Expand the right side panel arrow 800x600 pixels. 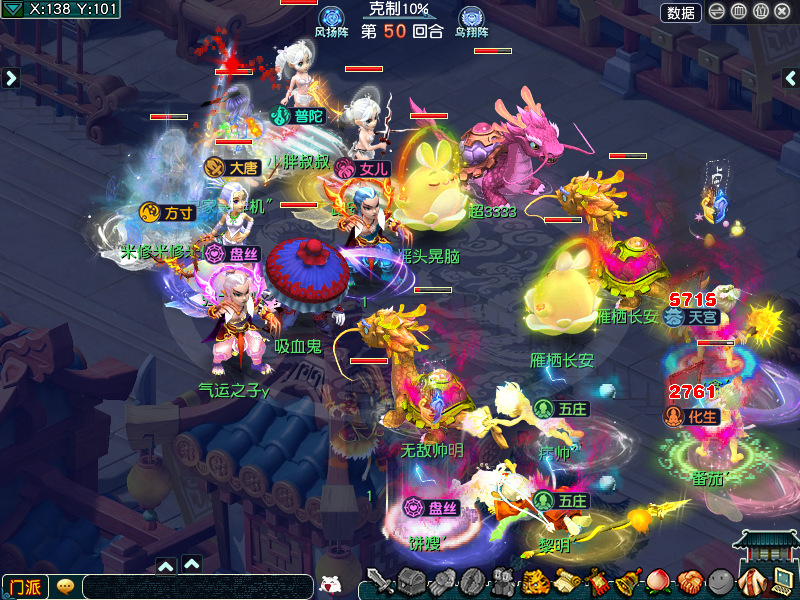[789, 78]
